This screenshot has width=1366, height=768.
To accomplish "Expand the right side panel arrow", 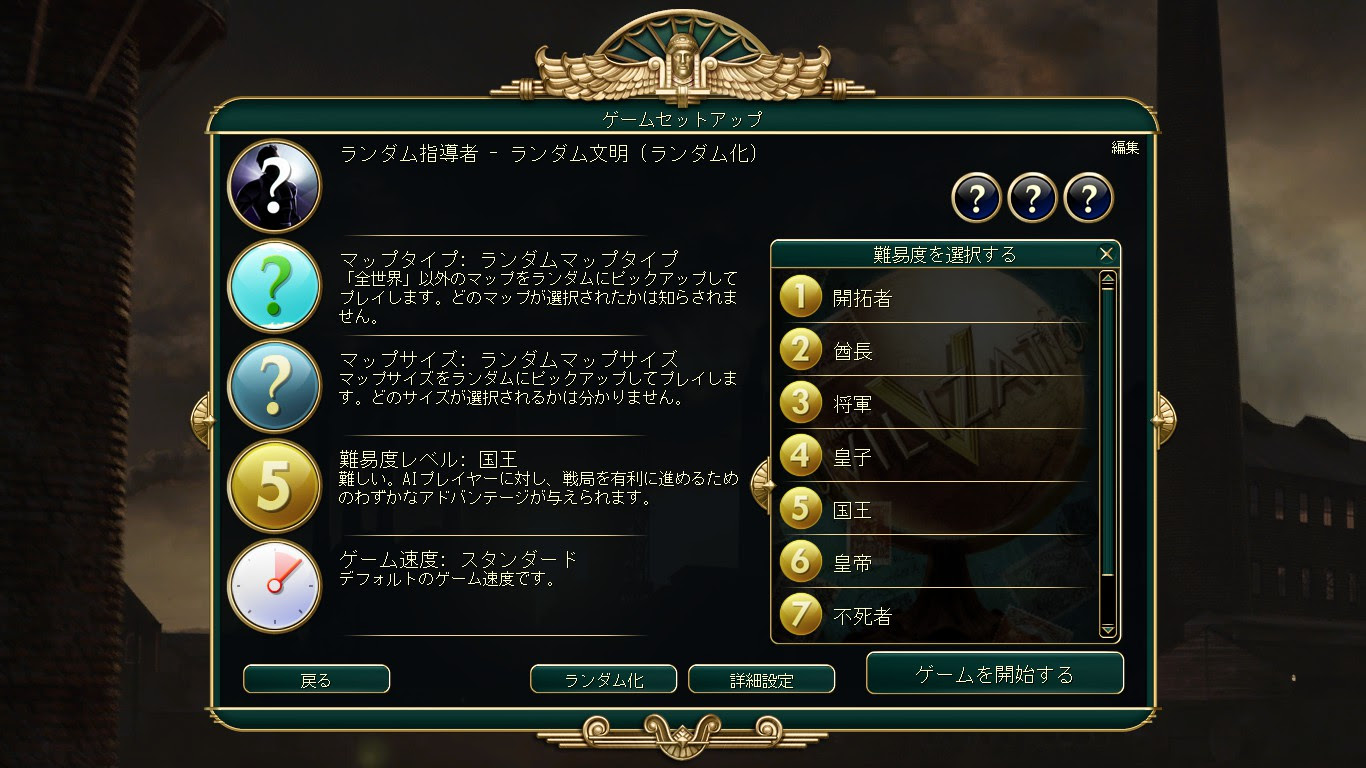I will 1163,417.
